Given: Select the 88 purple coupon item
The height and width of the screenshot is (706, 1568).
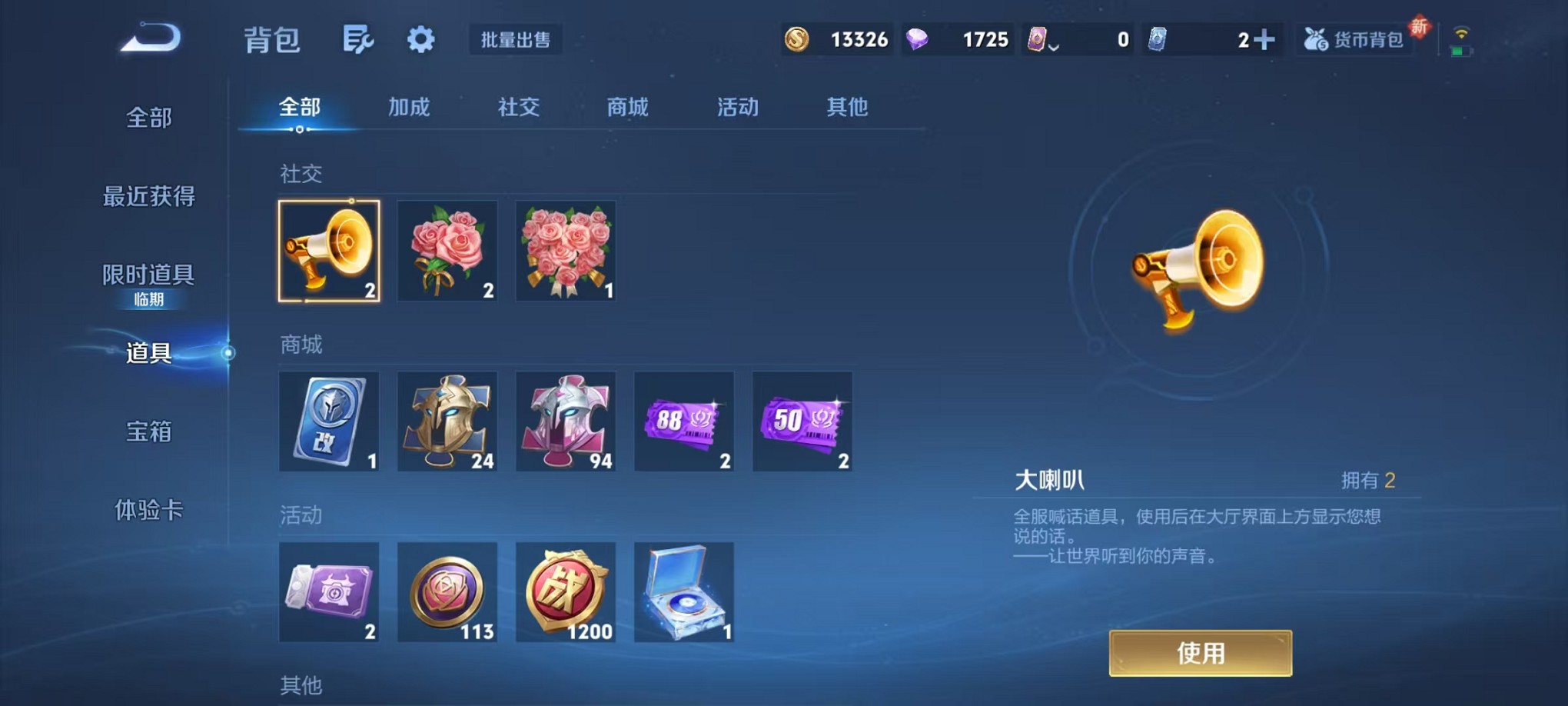Looking at the screenshot, I should (x=684, y=421).
